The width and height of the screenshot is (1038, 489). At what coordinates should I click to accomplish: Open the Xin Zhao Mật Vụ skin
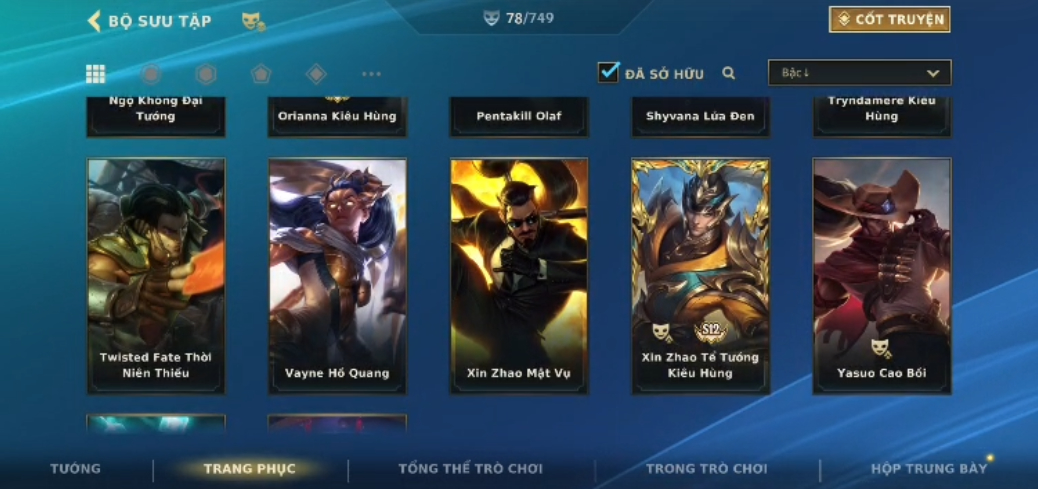tap(519, 275)
